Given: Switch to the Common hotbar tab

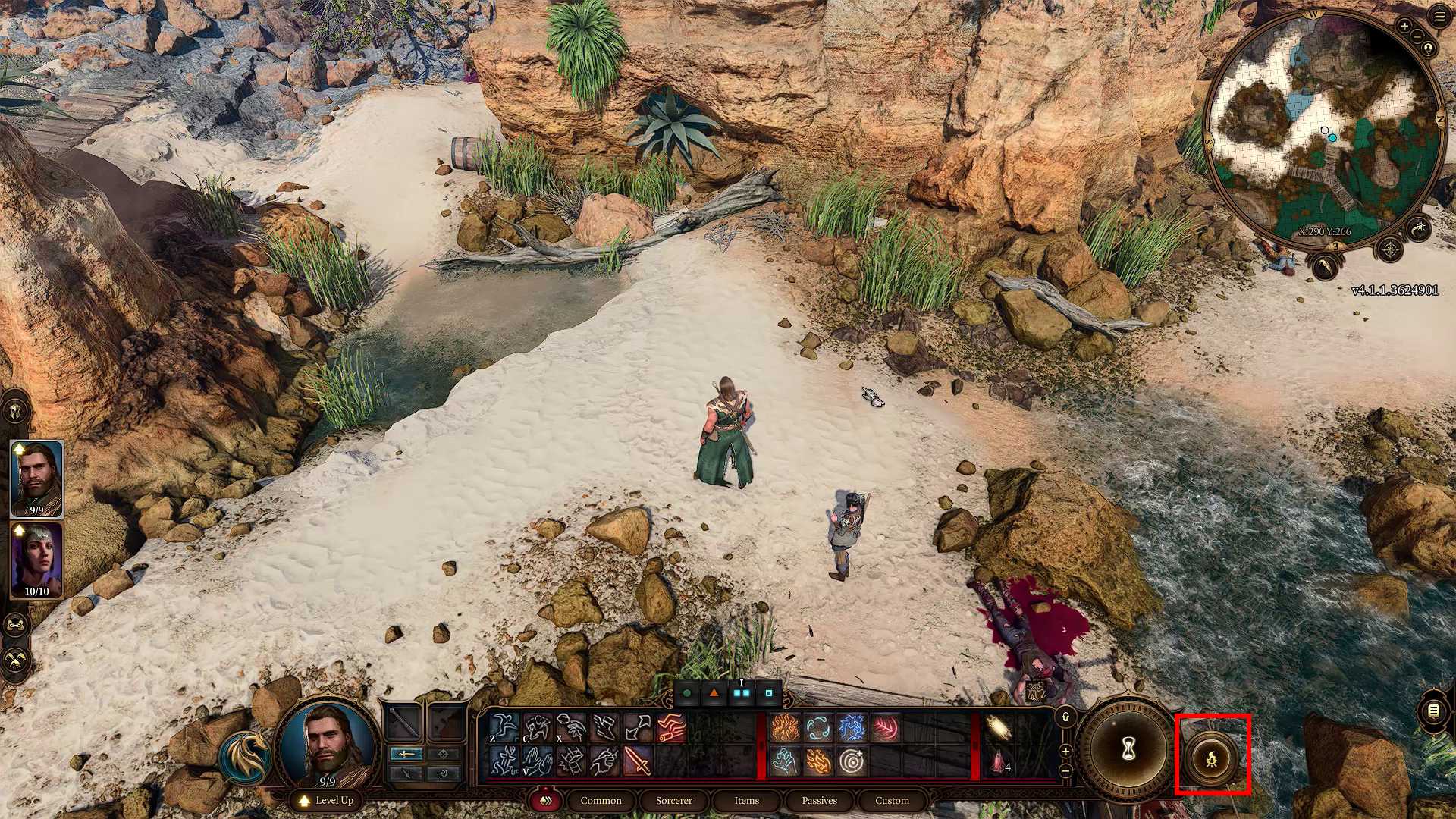Looking at the screenshot, I should click(x=601, y=800).
